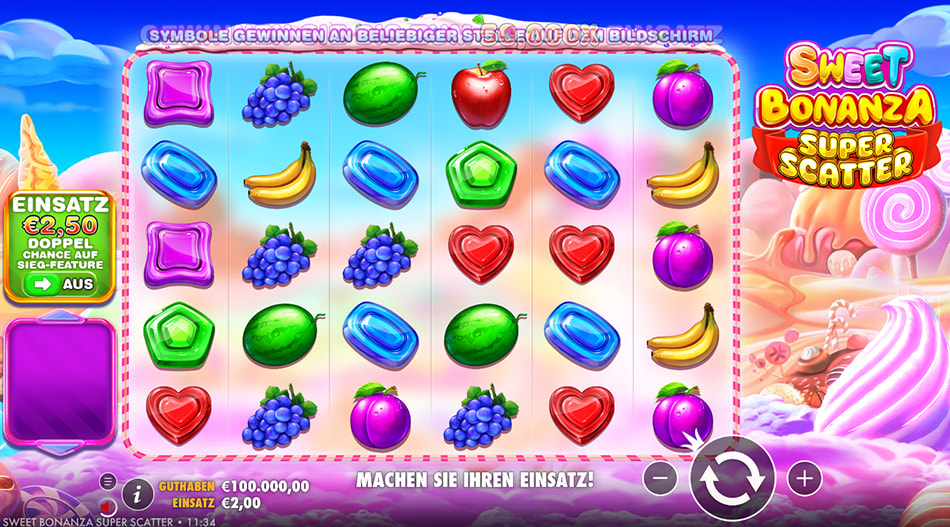Open the game info with the 'i' button

tap(137, 491)
